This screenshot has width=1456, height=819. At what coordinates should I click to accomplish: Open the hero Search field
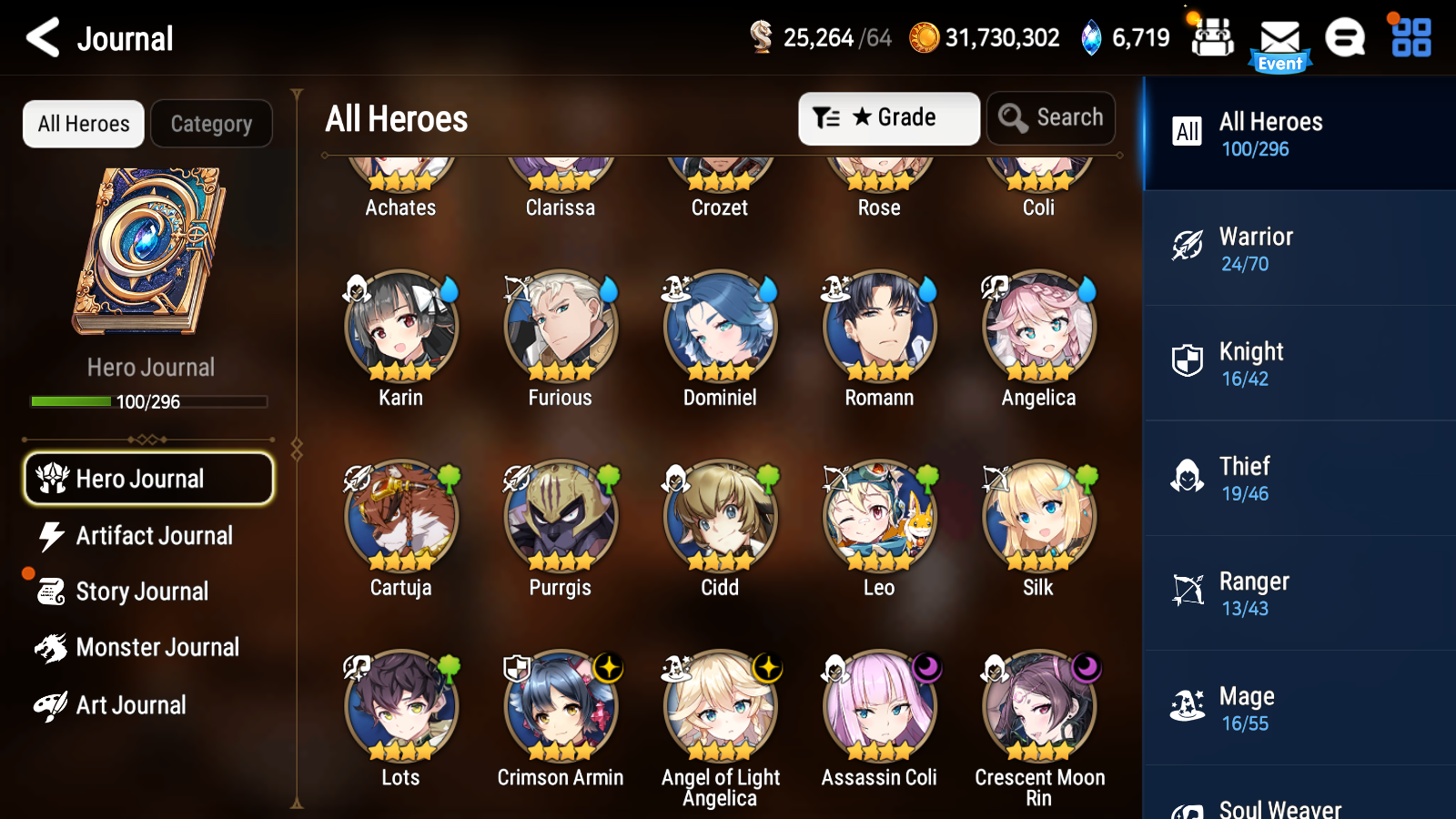1050,117
